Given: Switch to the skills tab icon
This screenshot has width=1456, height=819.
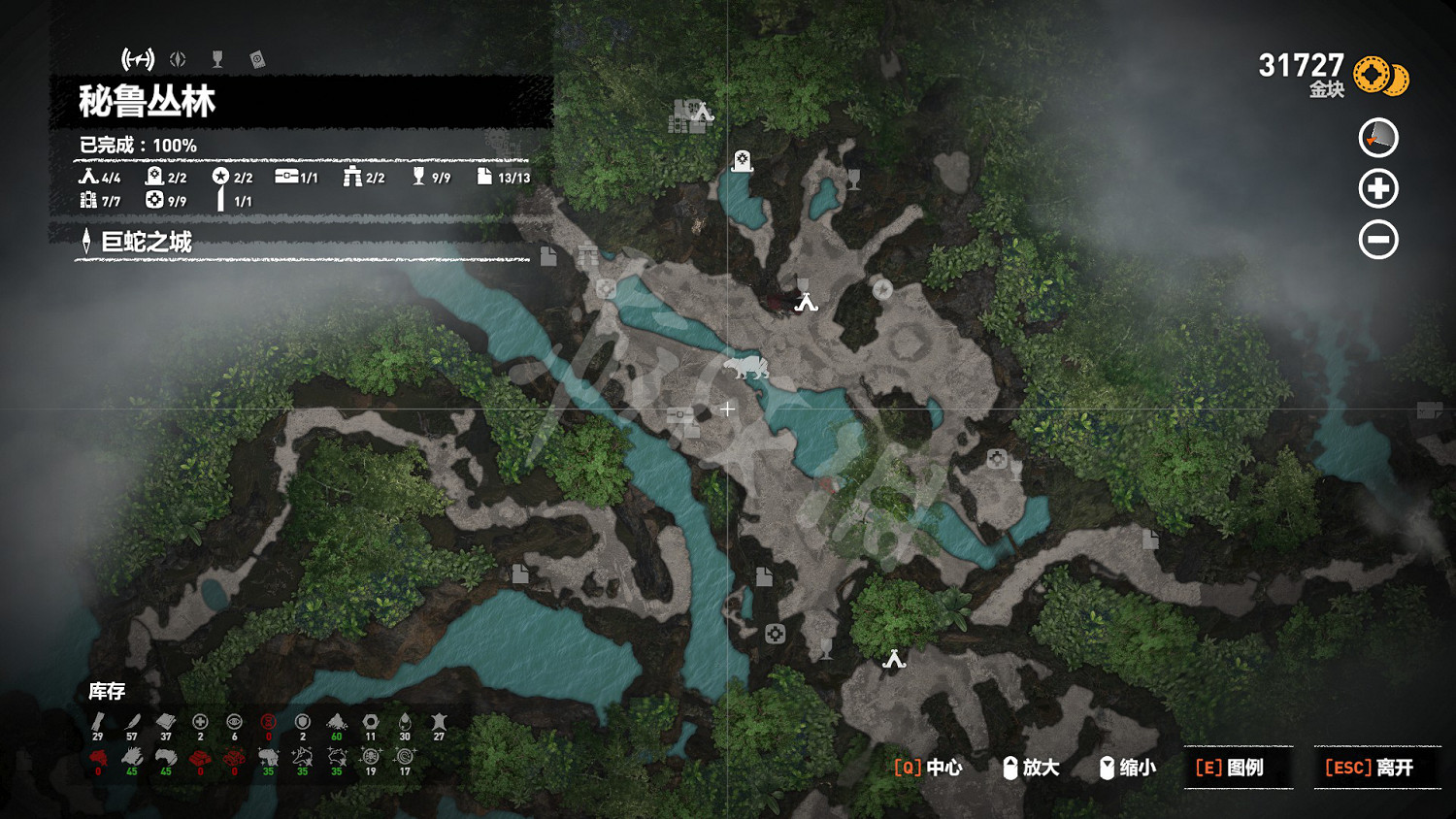Looking at the screenshot, I should 178,59.
